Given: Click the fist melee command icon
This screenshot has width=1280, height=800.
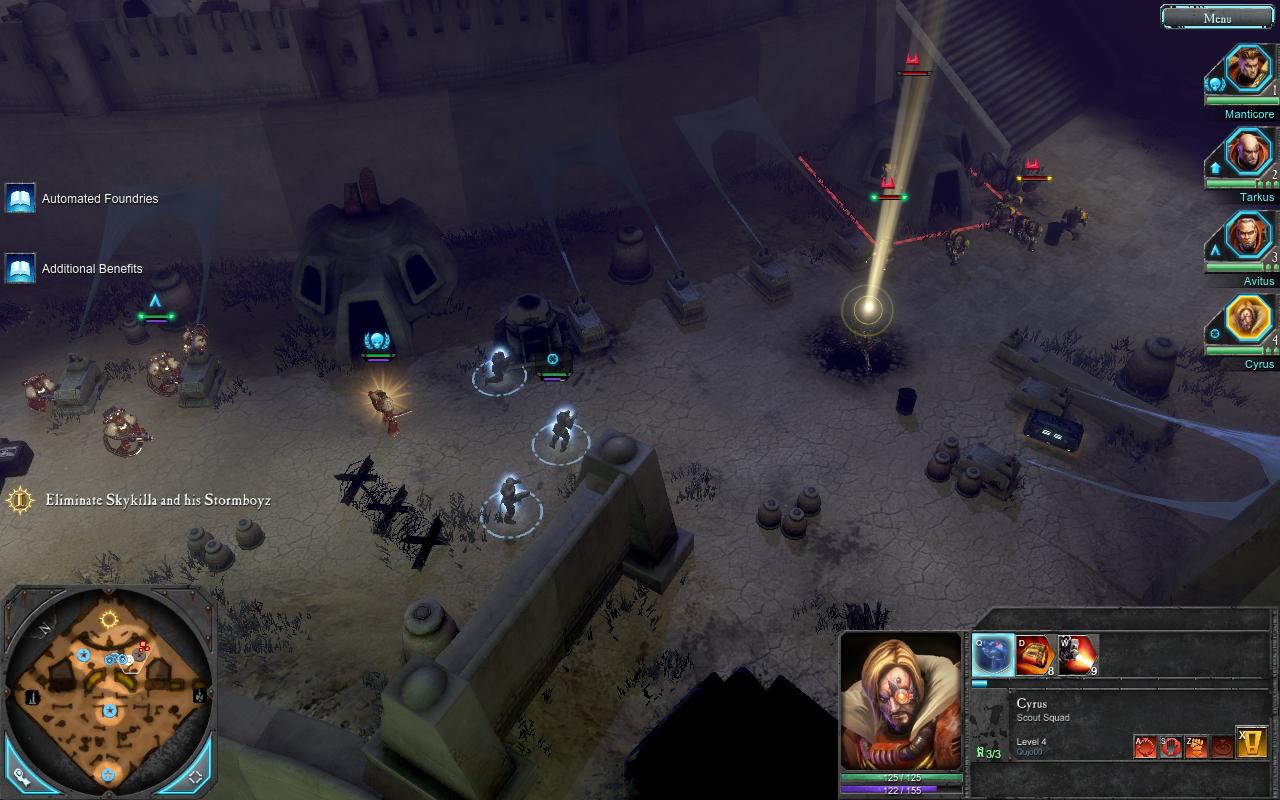Looking at the screenshot, I should pos(1196,745).
